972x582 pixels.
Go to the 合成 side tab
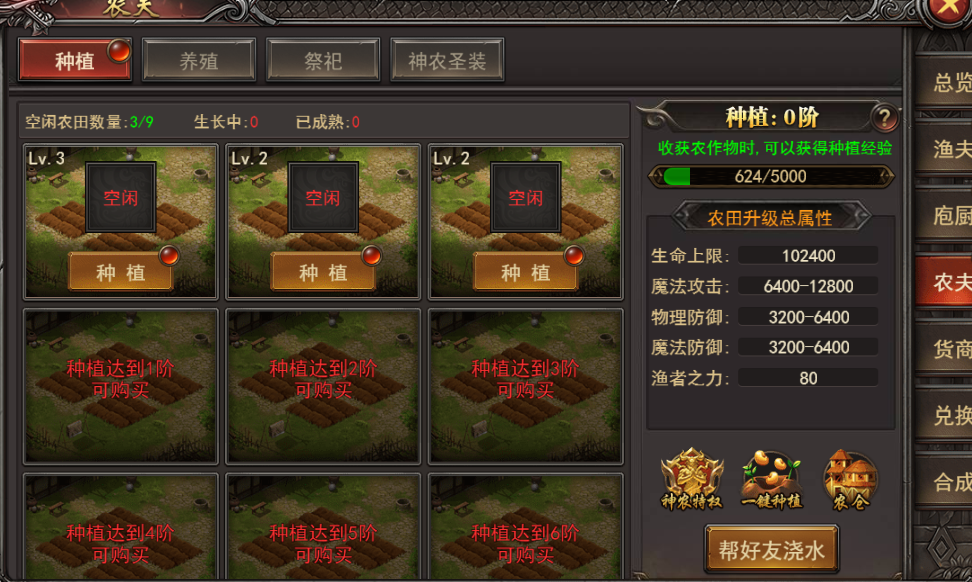point(950,482)
